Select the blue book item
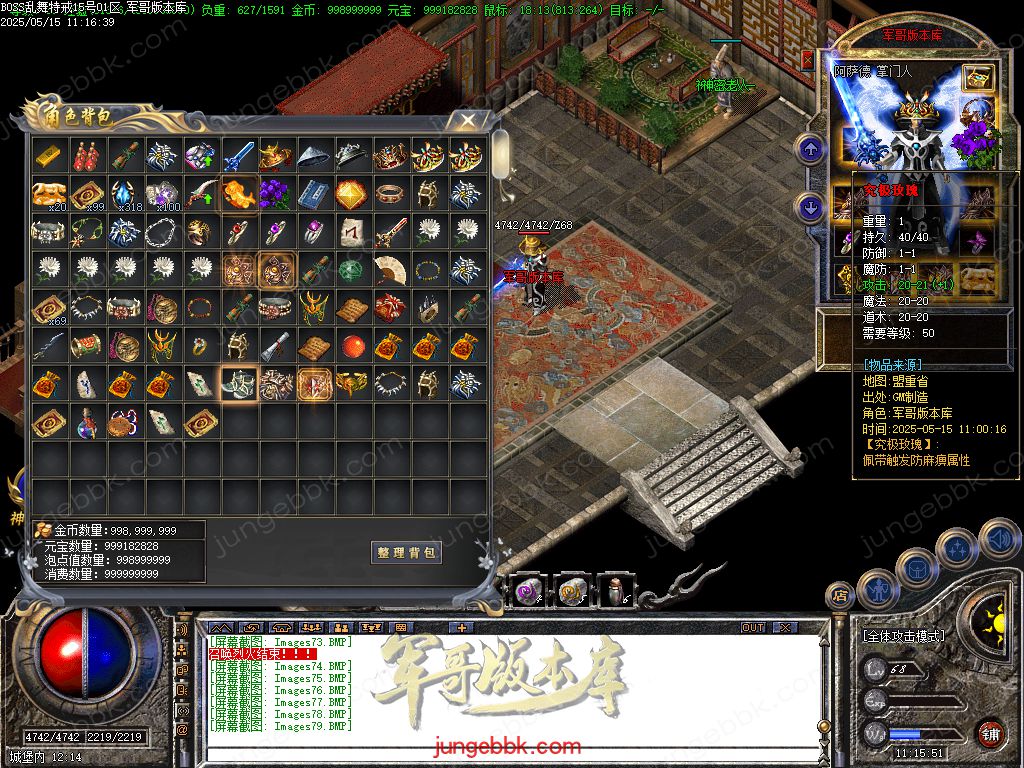Image resolution: width=1024 pixels, height=768 pixels. pos(314,194)
